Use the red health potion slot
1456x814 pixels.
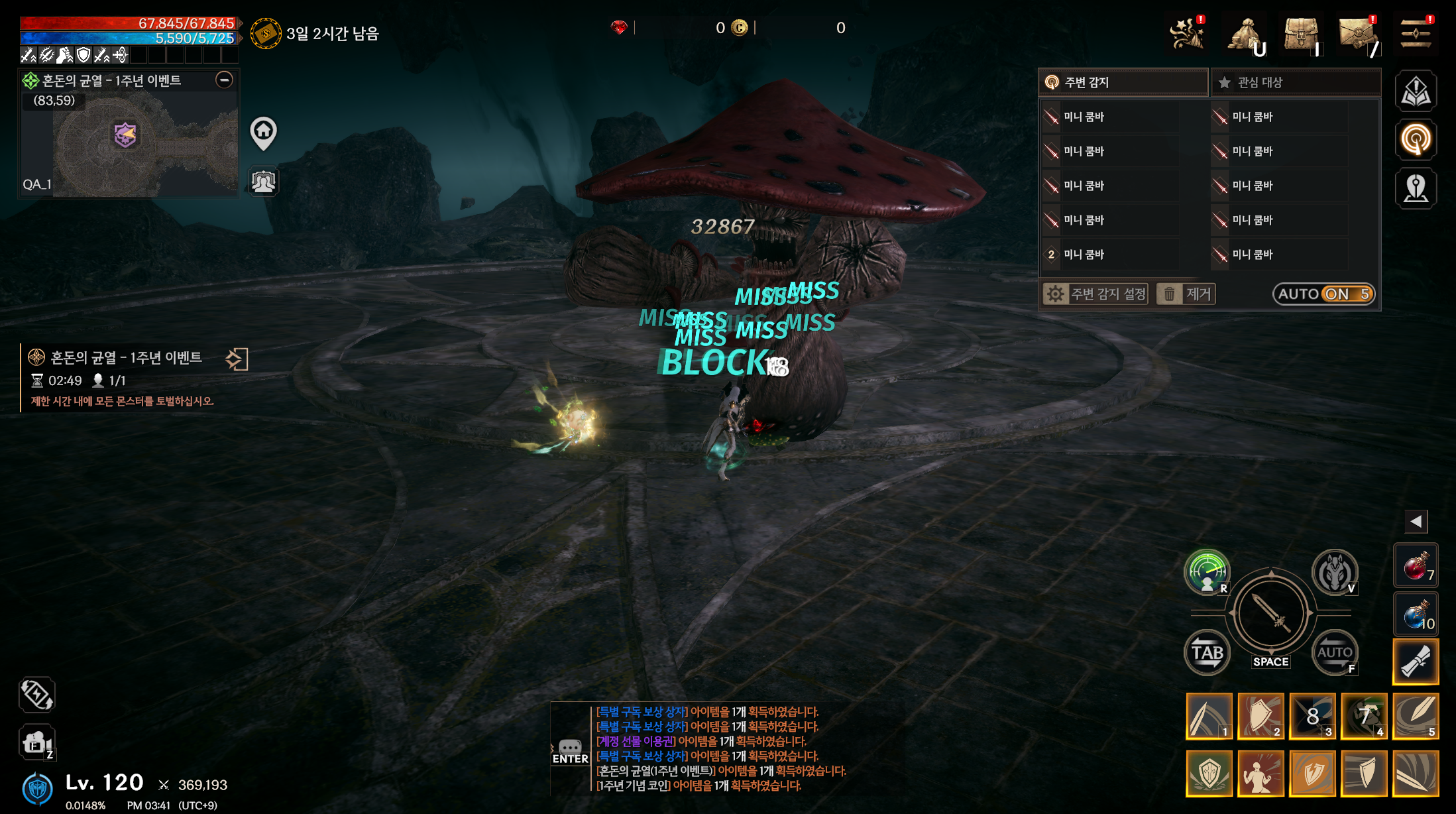[x=1416, y=567]
